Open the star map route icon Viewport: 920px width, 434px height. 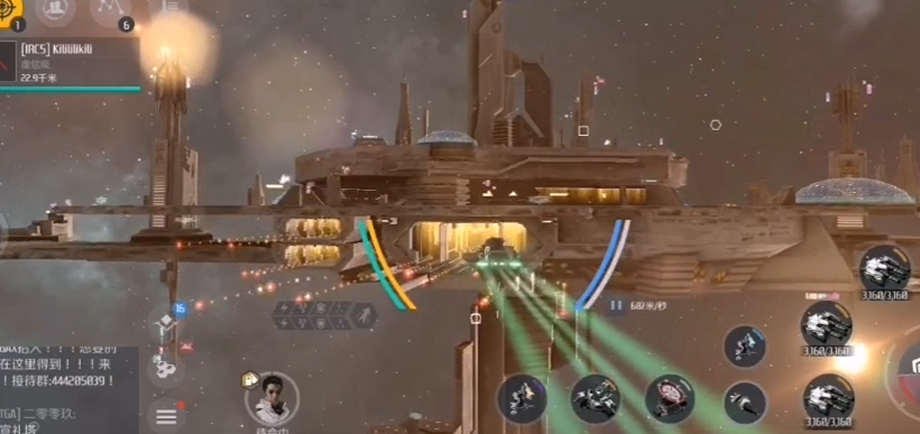click(x=110, y=10)
